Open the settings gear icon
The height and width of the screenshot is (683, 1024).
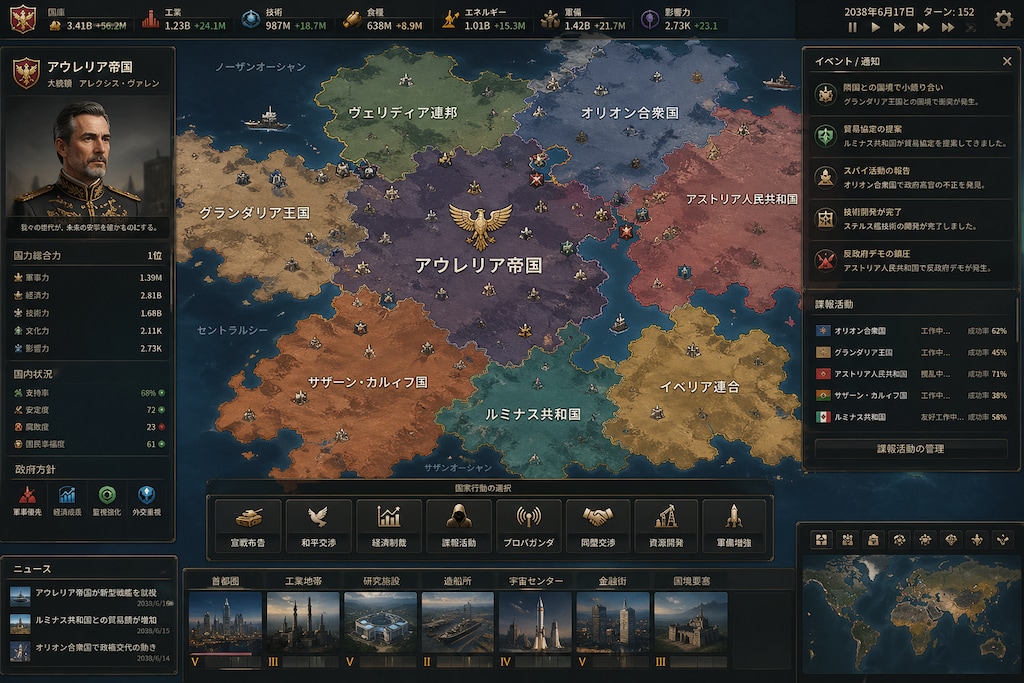(x=1003, y=18)
